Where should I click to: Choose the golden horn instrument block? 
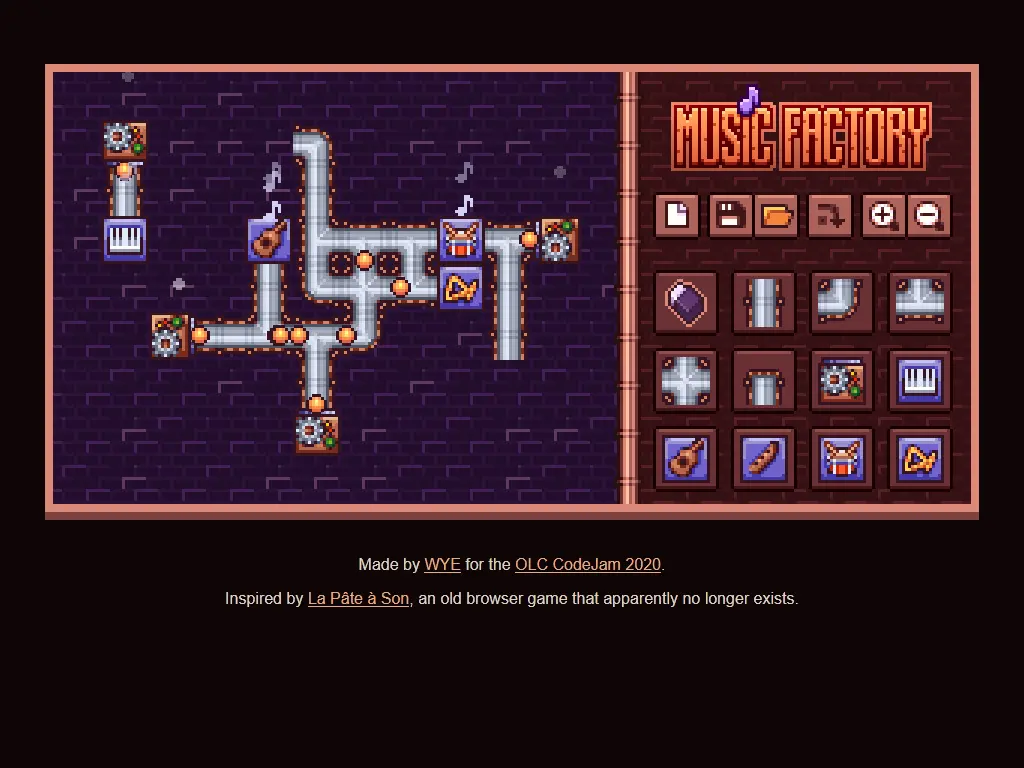920,458
